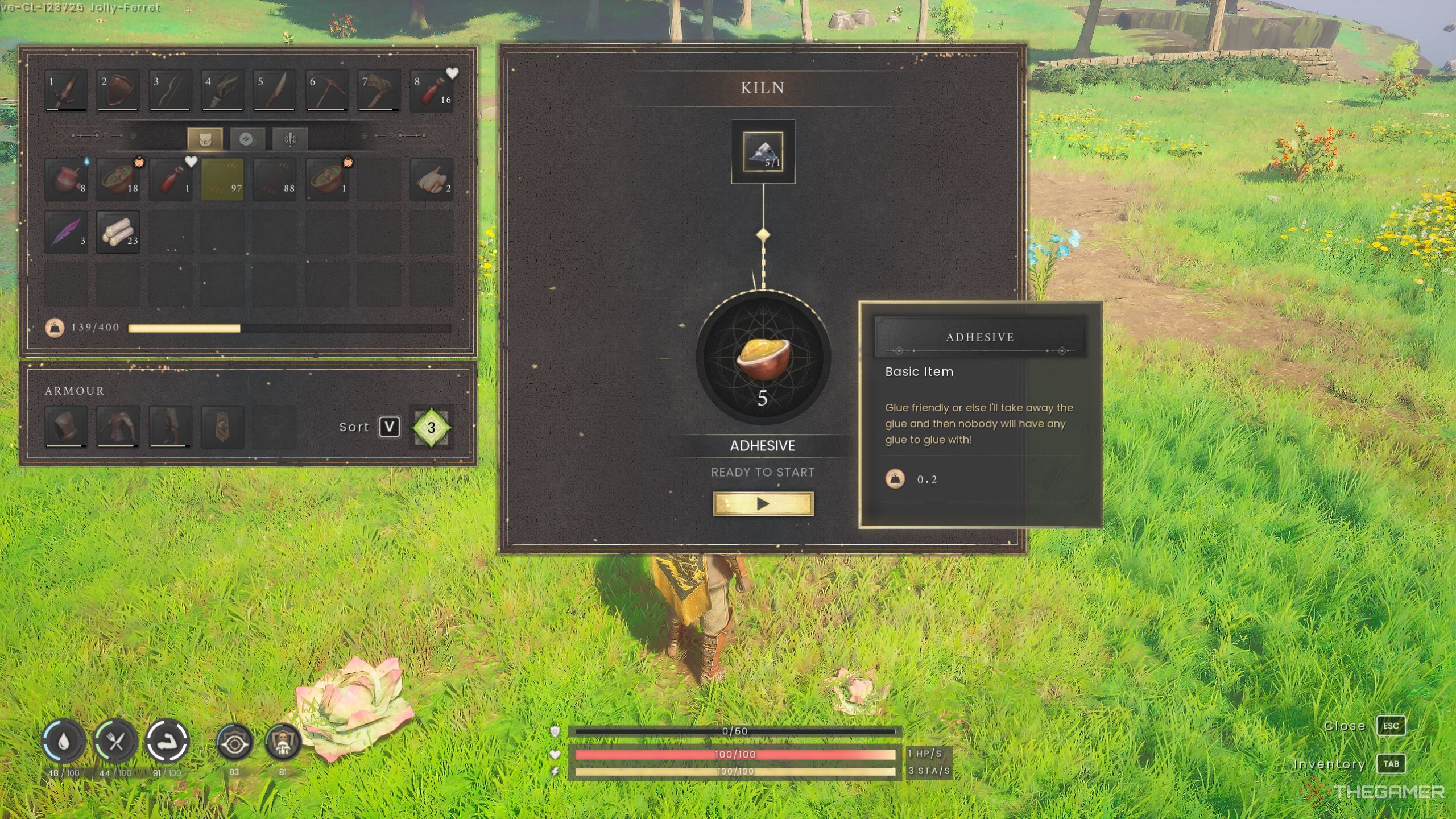Select the chest armour slot
The image size is (1456, 819).
pos(118,427)
